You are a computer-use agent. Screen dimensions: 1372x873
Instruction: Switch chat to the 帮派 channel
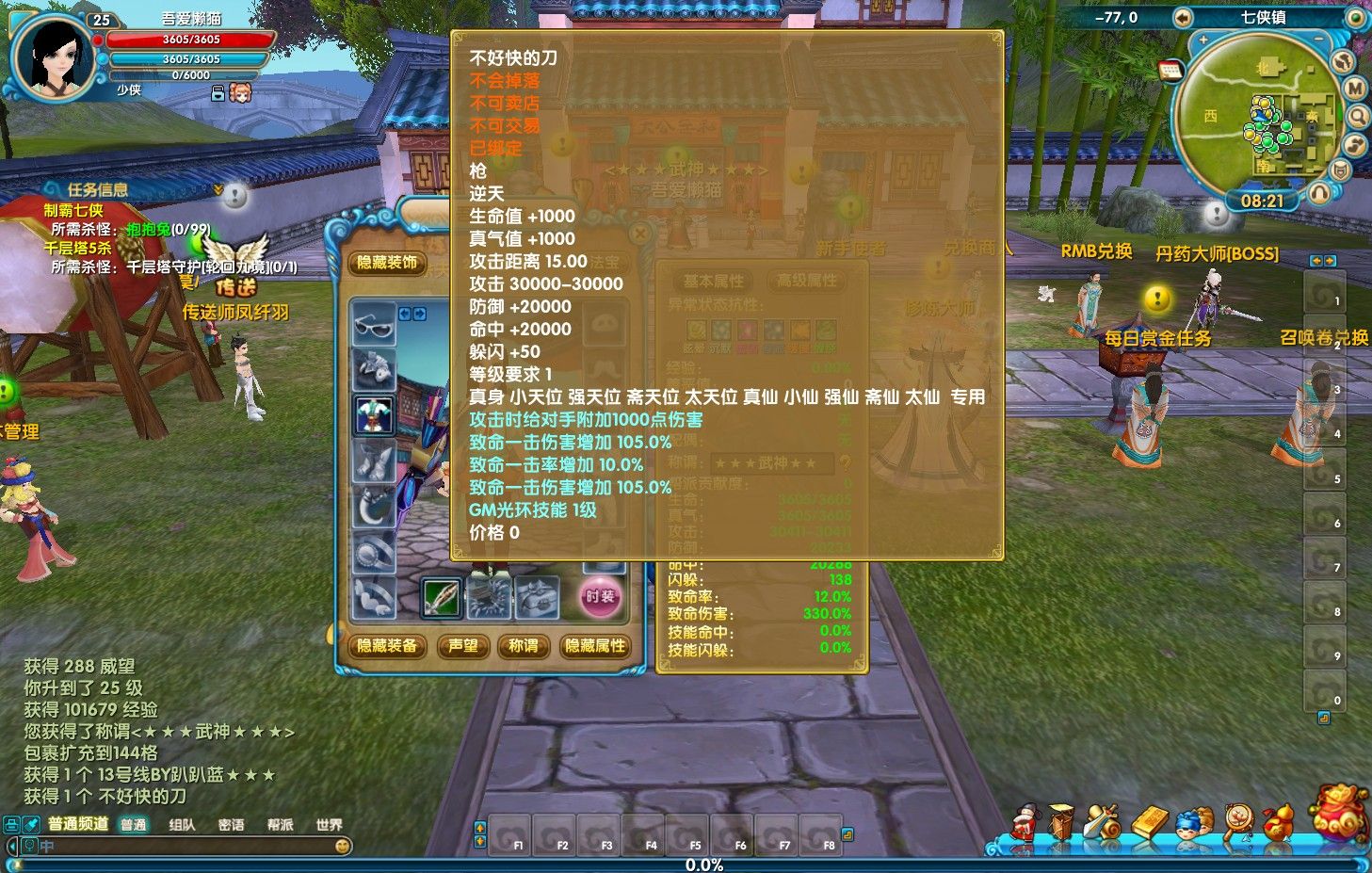pyautogui.click(x=280, y=825)
